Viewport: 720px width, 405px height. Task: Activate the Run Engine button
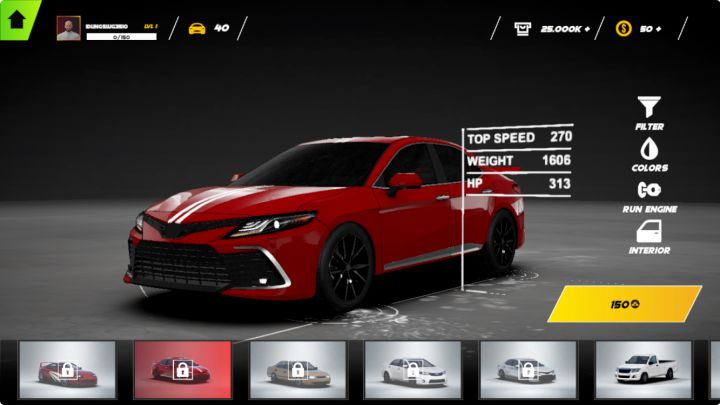649,194
